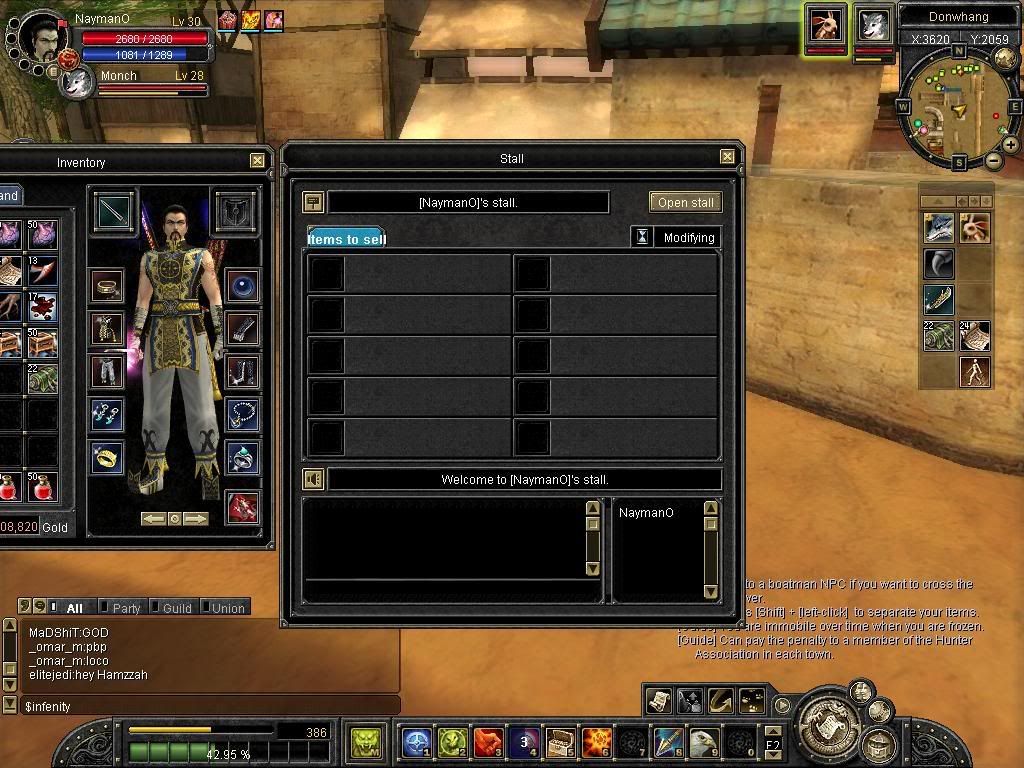Select the white wolf pet portrait
Viewport: 1024px width, 768px height.
tap(873, 25)
